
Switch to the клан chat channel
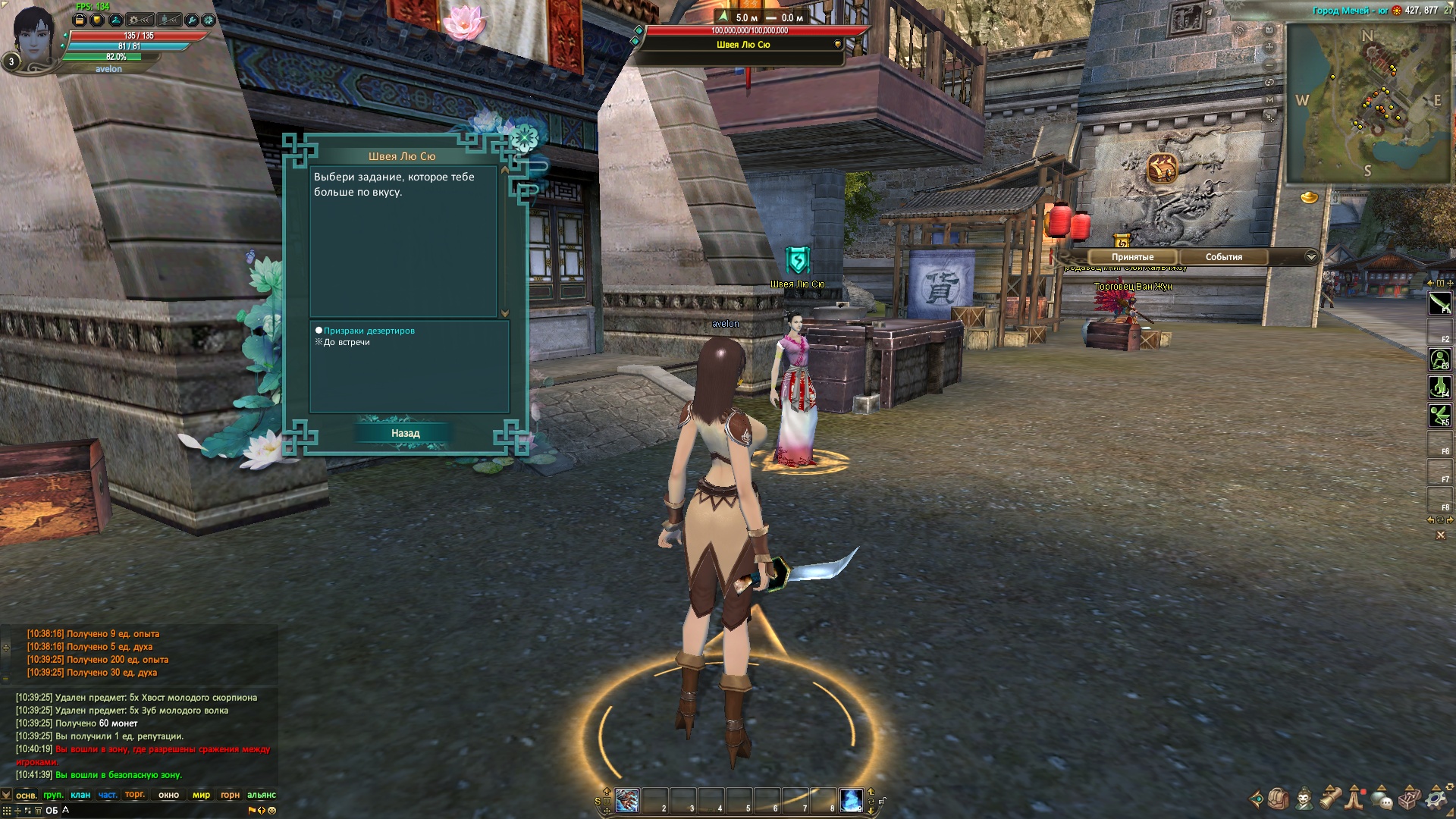point(80,795)
